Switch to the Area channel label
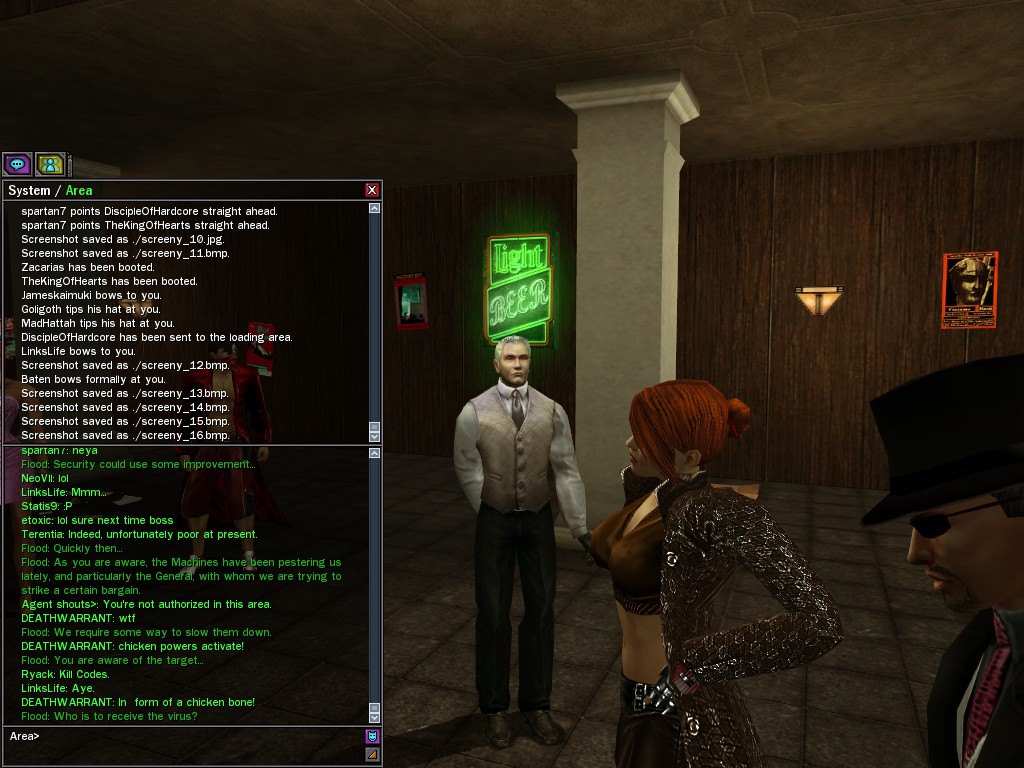 pyautogui.click(x=79, y=191)
